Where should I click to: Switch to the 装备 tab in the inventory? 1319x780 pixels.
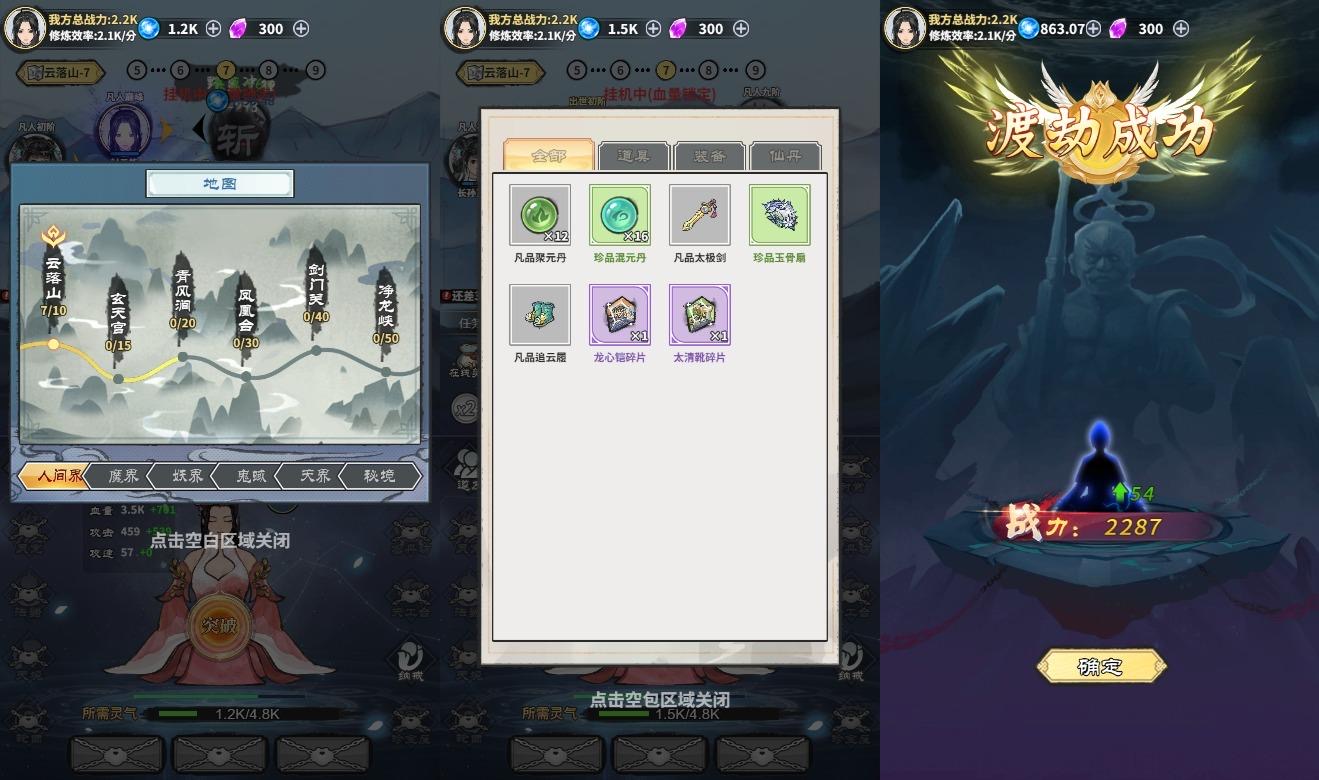point(709,155)
